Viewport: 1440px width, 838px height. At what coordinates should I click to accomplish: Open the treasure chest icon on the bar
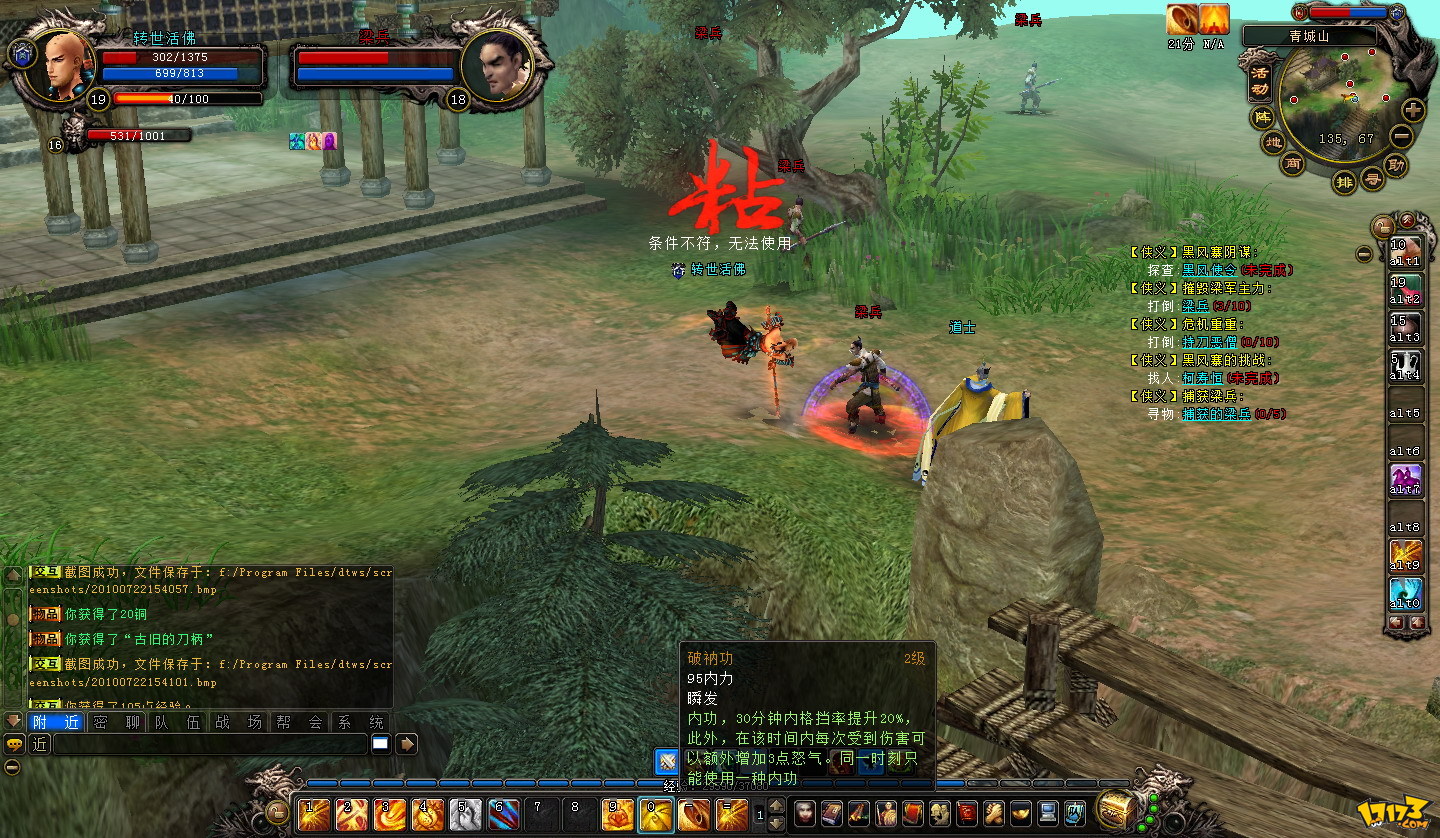(1114, 808)
